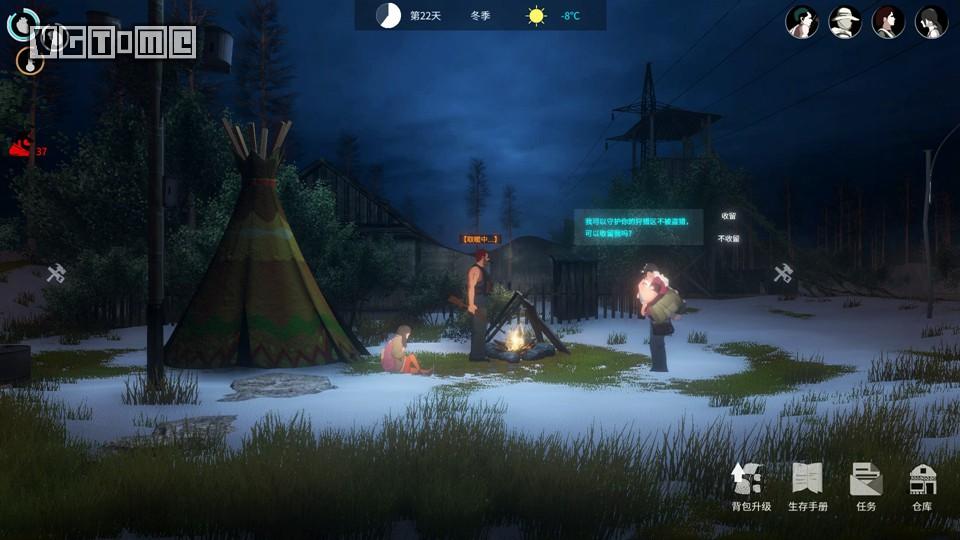
Task: Click the left hammer-and-axe build icon
Action: pyautogui.click(x=56, y=273)
